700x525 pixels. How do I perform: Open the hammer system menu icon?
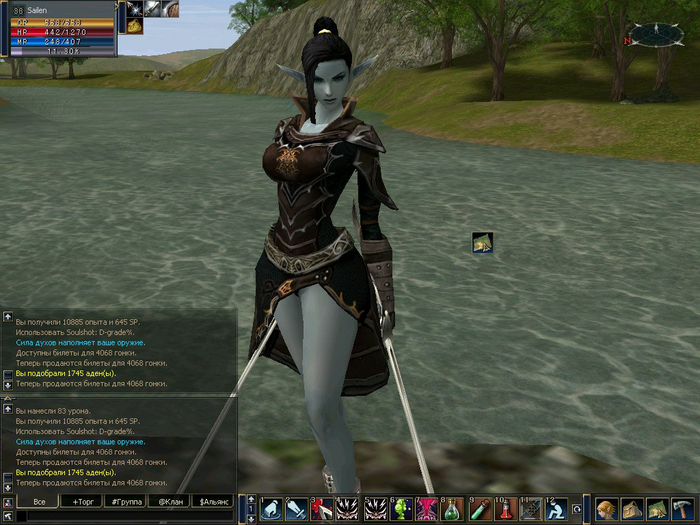point(683,509)
